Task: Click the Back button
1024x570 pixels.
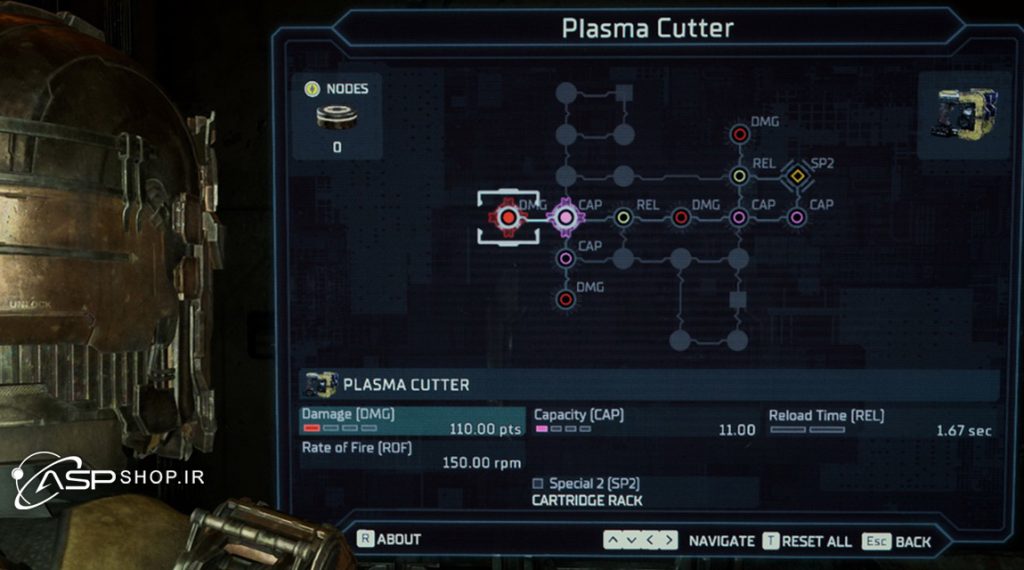Action: pyautogui.click(x=897, y=541)
